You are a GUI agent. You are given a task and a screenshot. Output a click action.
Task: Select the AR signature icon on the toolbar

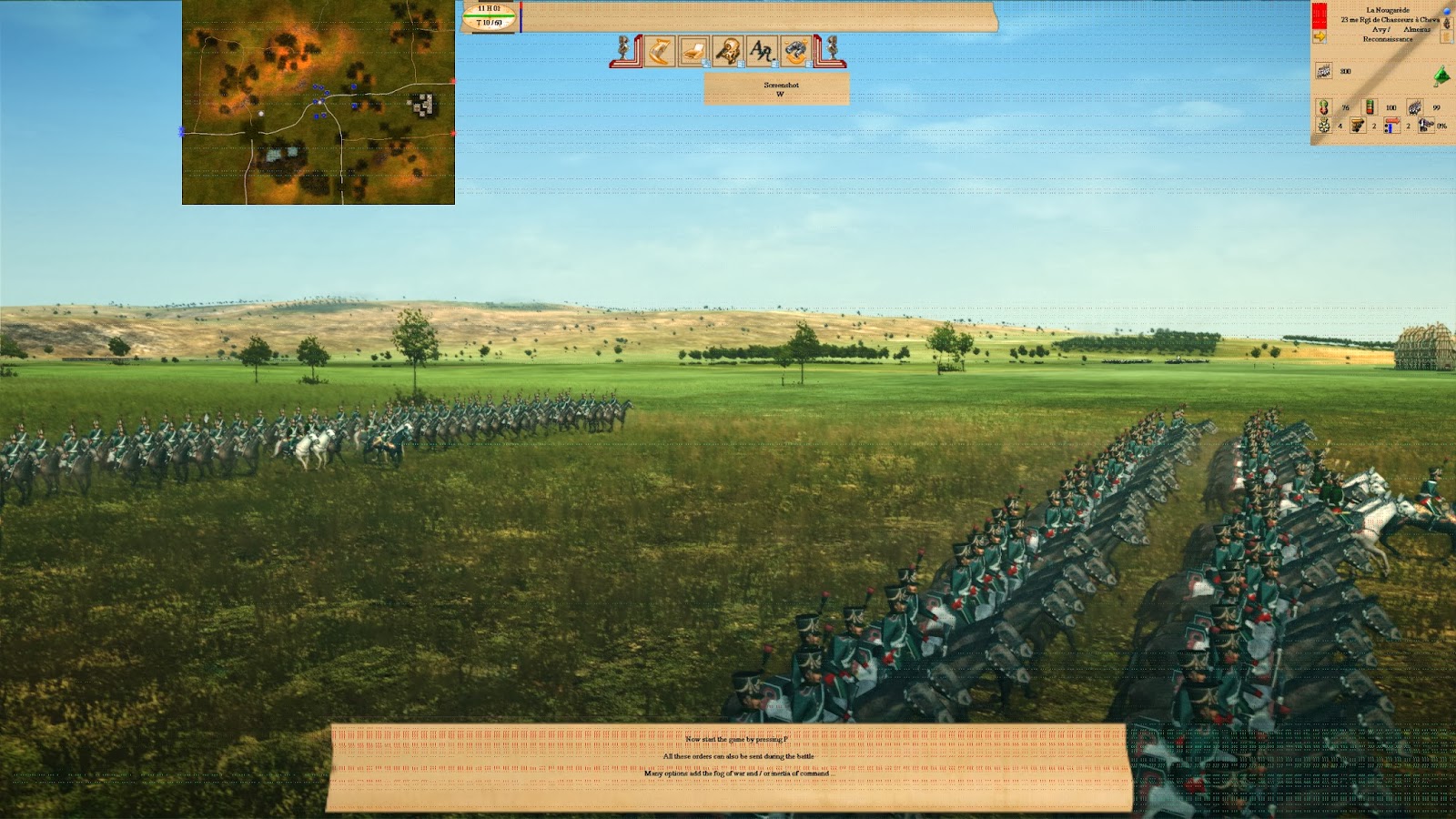[x=761, y=48]
